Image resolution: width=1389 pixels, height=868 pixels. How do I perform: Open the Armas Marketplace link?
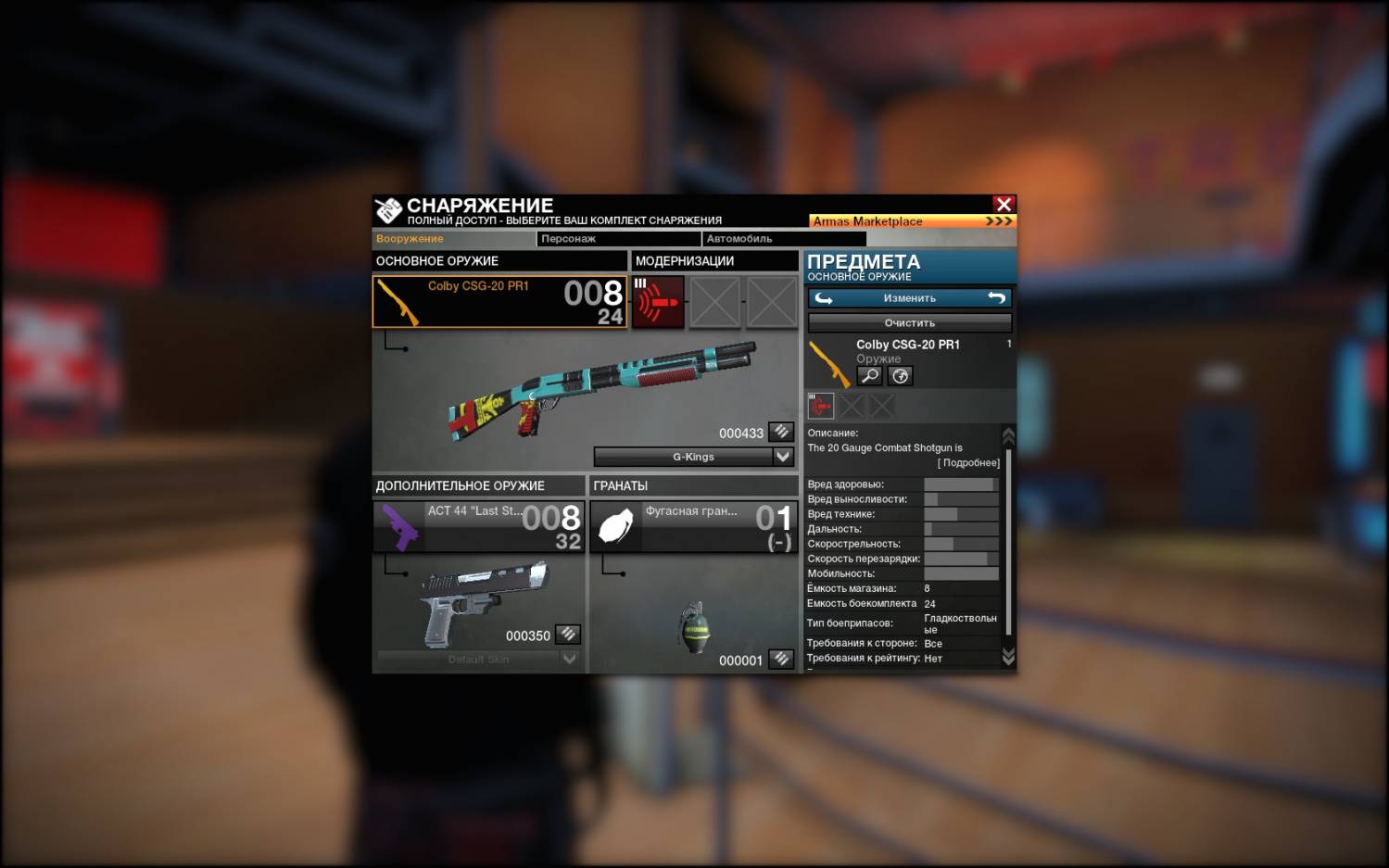(912, 221)
